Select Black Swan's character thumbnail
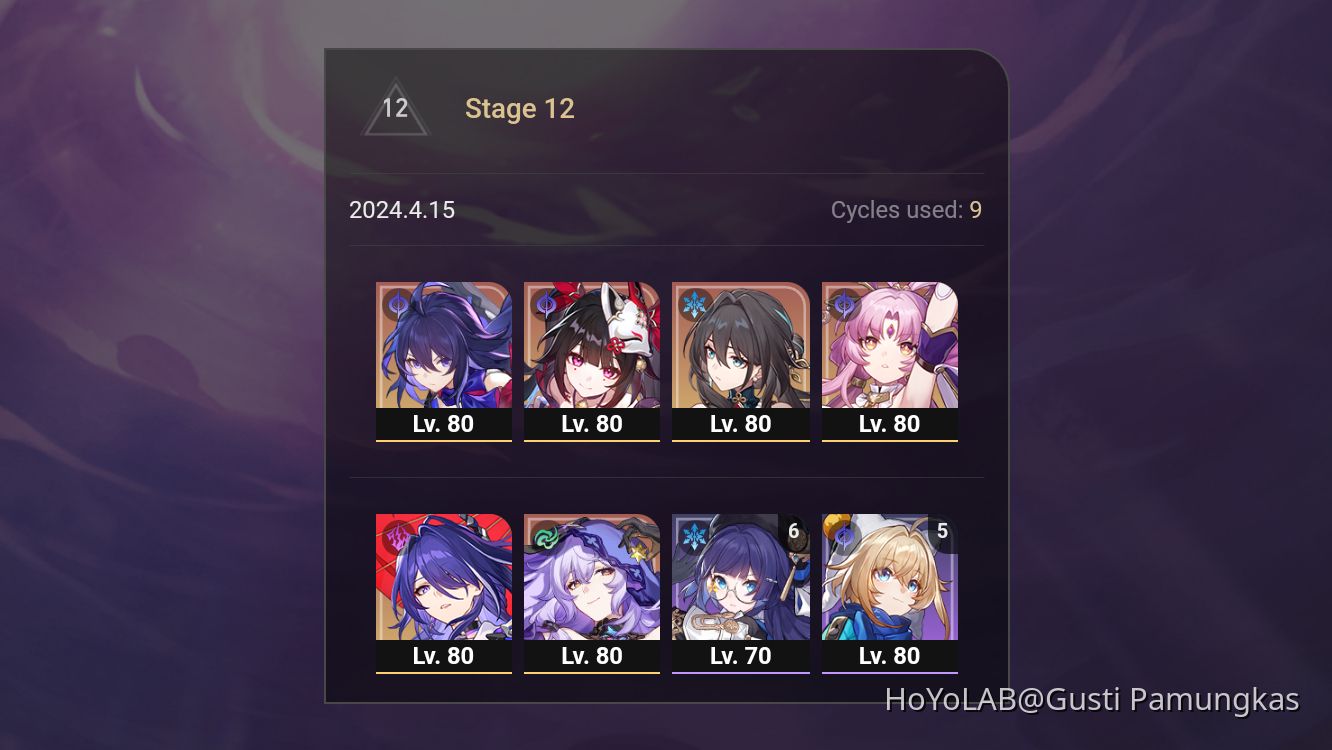Image resolution: width=1332 pixels, height=750 pixels. click(x=592, y=578)
